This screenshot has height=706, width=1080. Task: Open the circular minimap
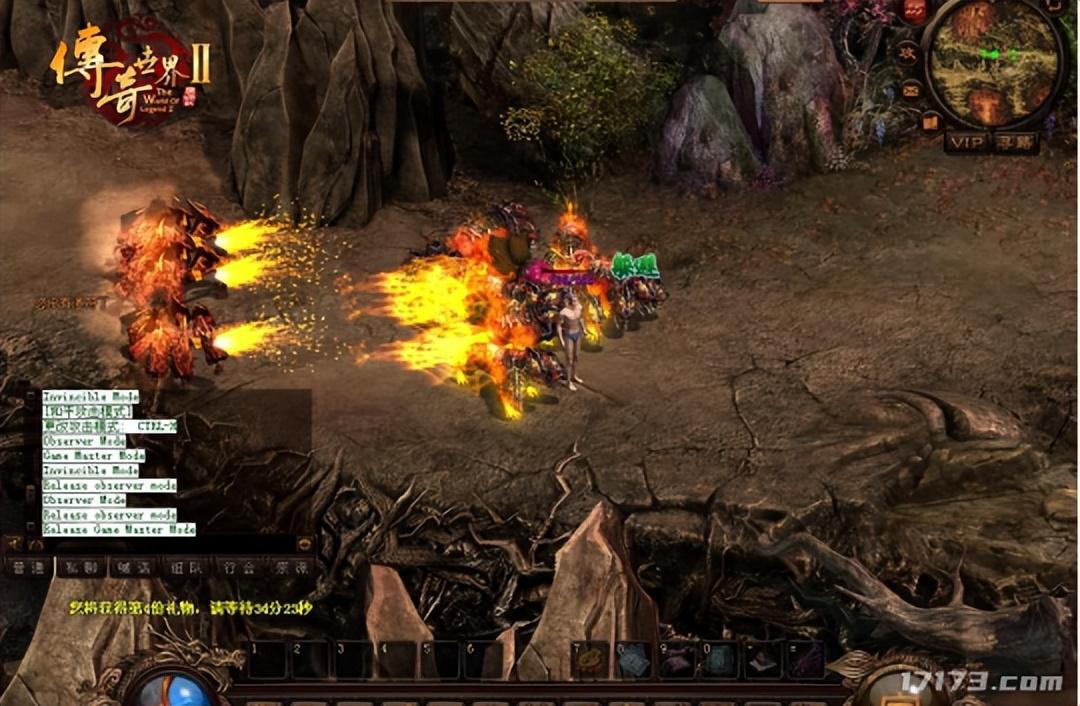pyautogui.click(x=992, y=62)
